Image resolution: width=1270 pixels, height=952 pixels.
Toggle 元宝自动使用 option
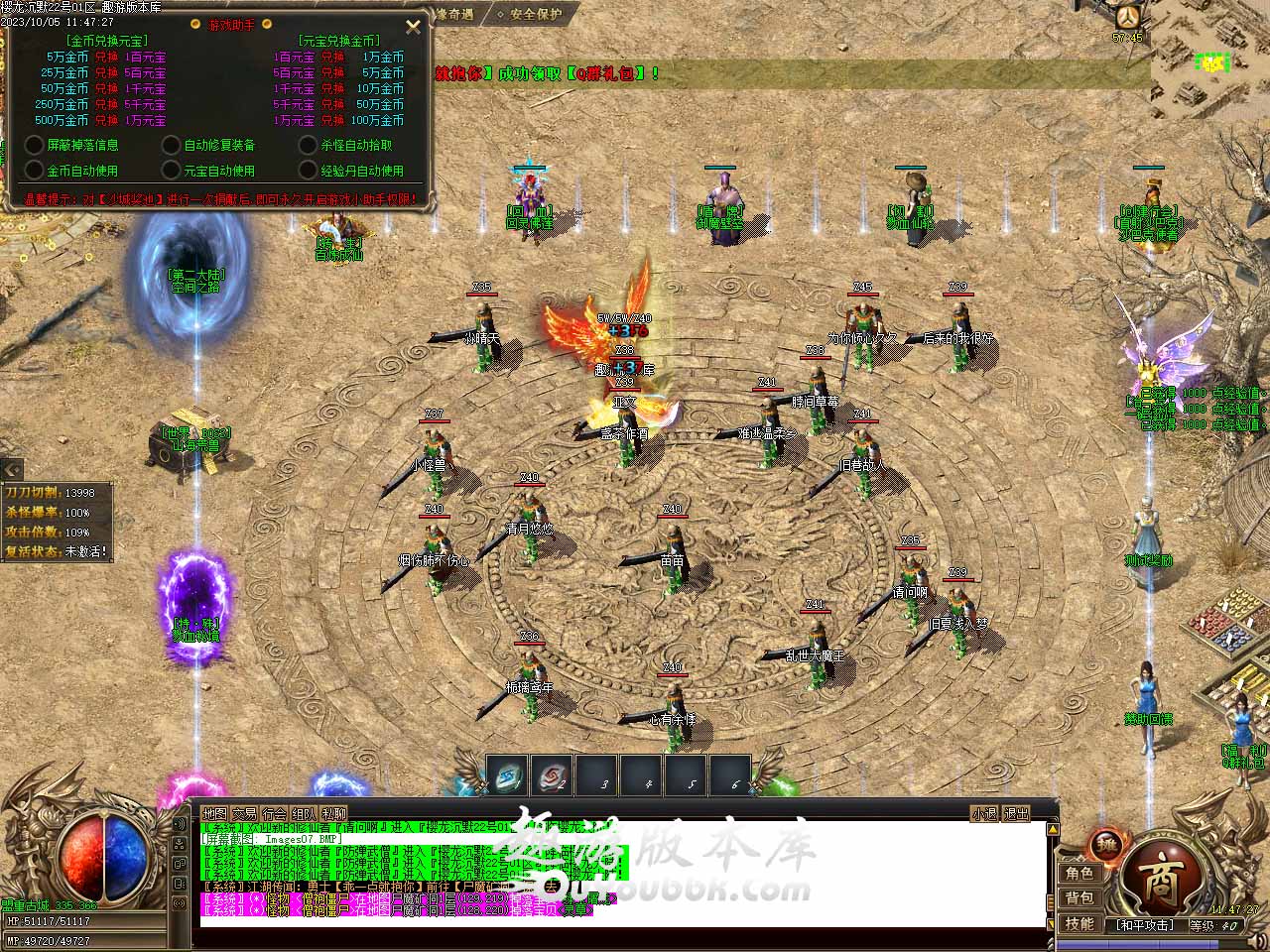[x=172, y=171]
